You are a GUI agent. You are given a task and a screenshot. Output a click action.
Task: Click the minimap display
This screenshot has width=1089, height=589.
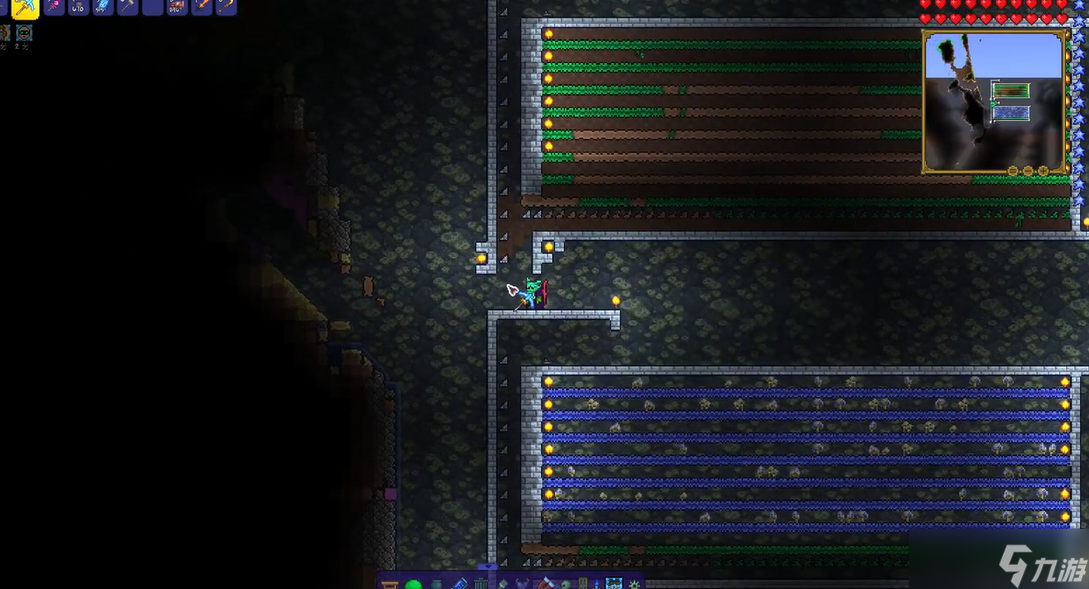coord(993,100)
